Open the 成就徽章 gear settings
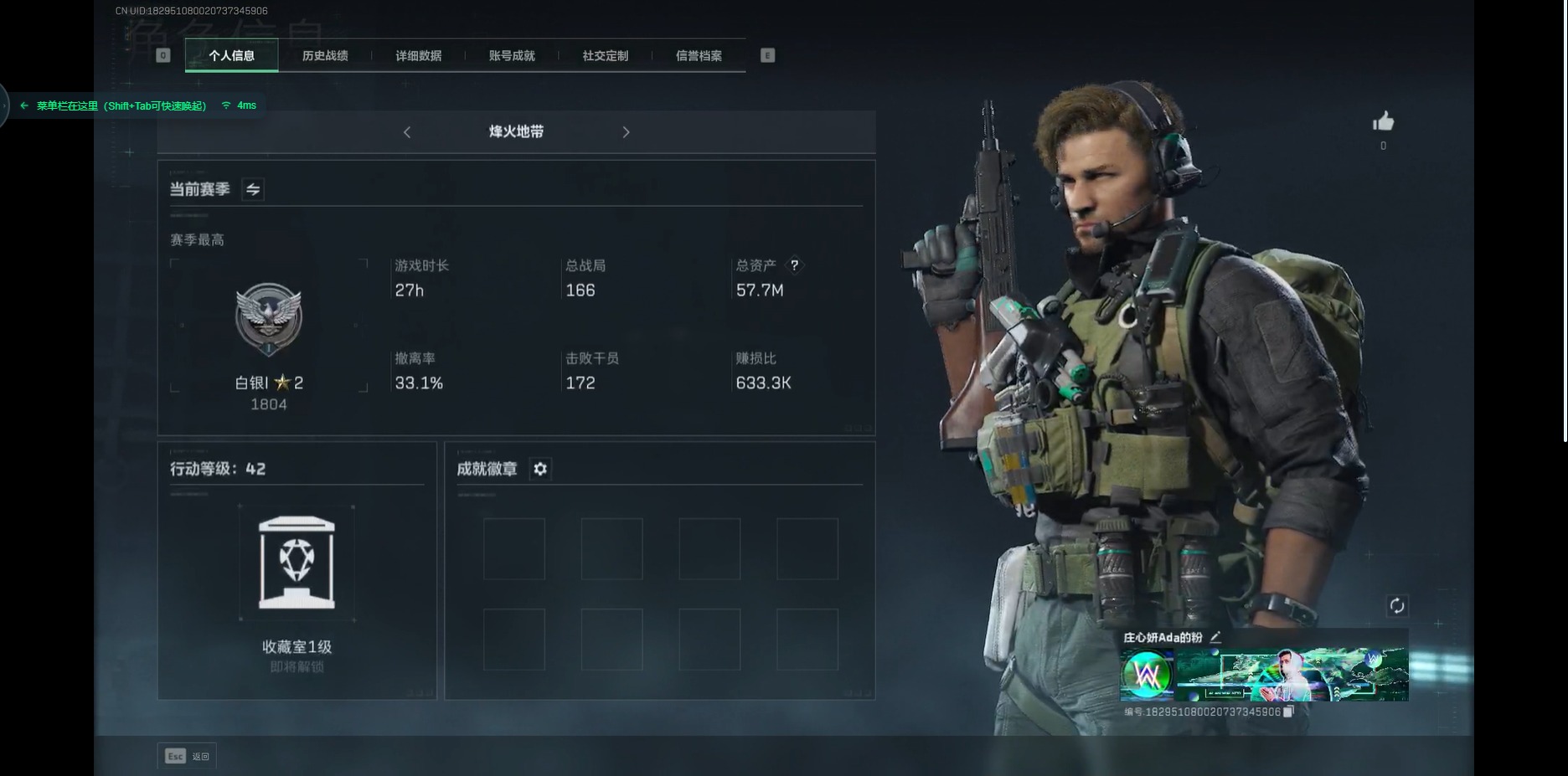Image resolution: width=1568 pixels, height=776 pixels. pos(540,469)
